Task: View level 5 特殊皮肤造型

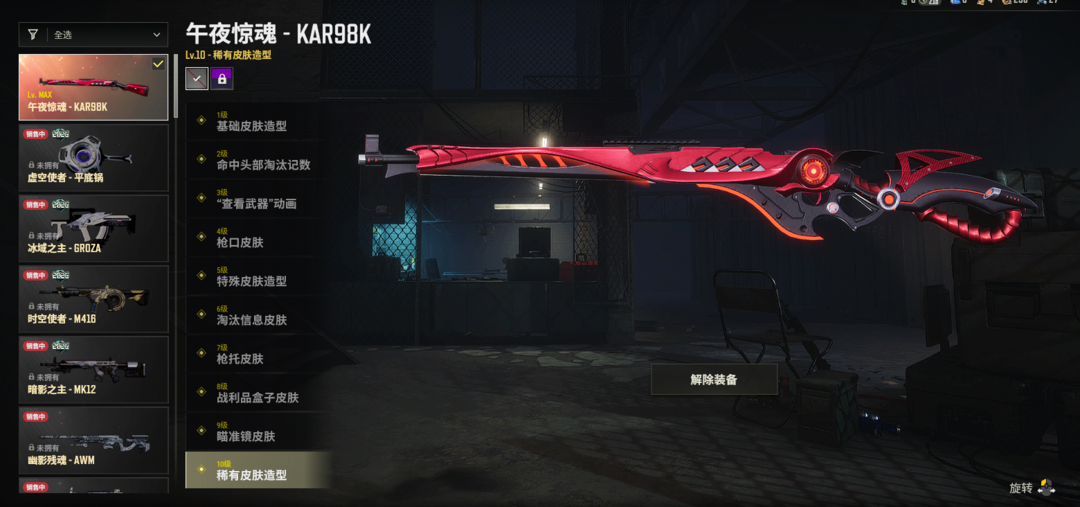Action: 255,277
